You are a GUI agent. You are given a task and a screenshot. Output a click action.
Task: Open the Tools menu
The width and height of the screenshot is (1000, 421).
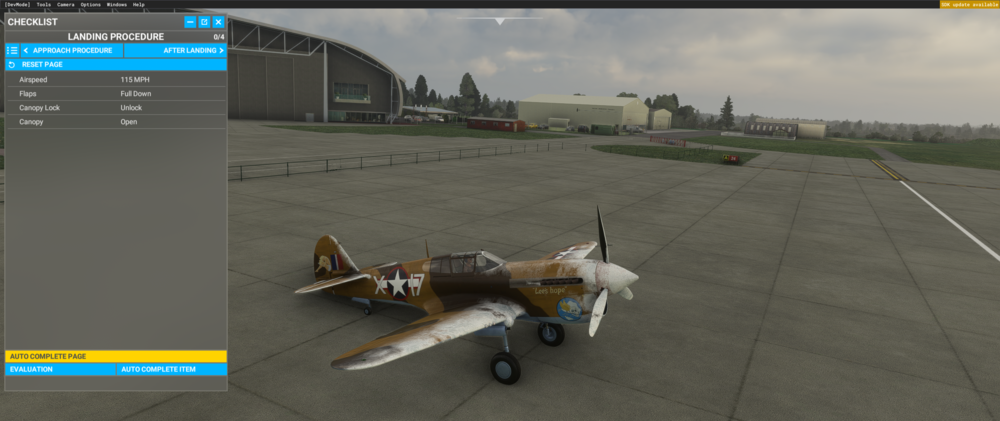44,4
